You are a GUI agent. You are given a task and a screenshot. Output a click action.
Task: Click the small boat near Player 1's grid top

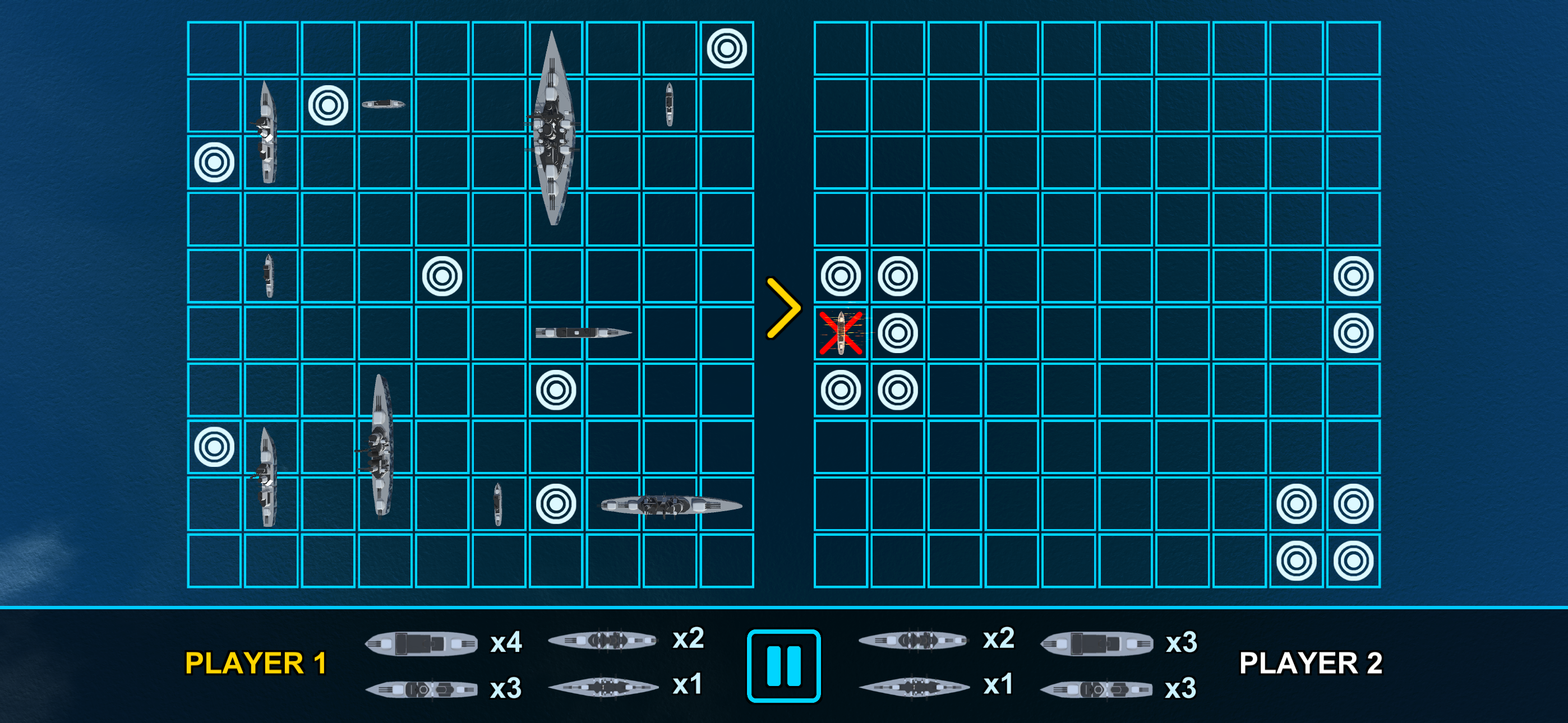384,104
